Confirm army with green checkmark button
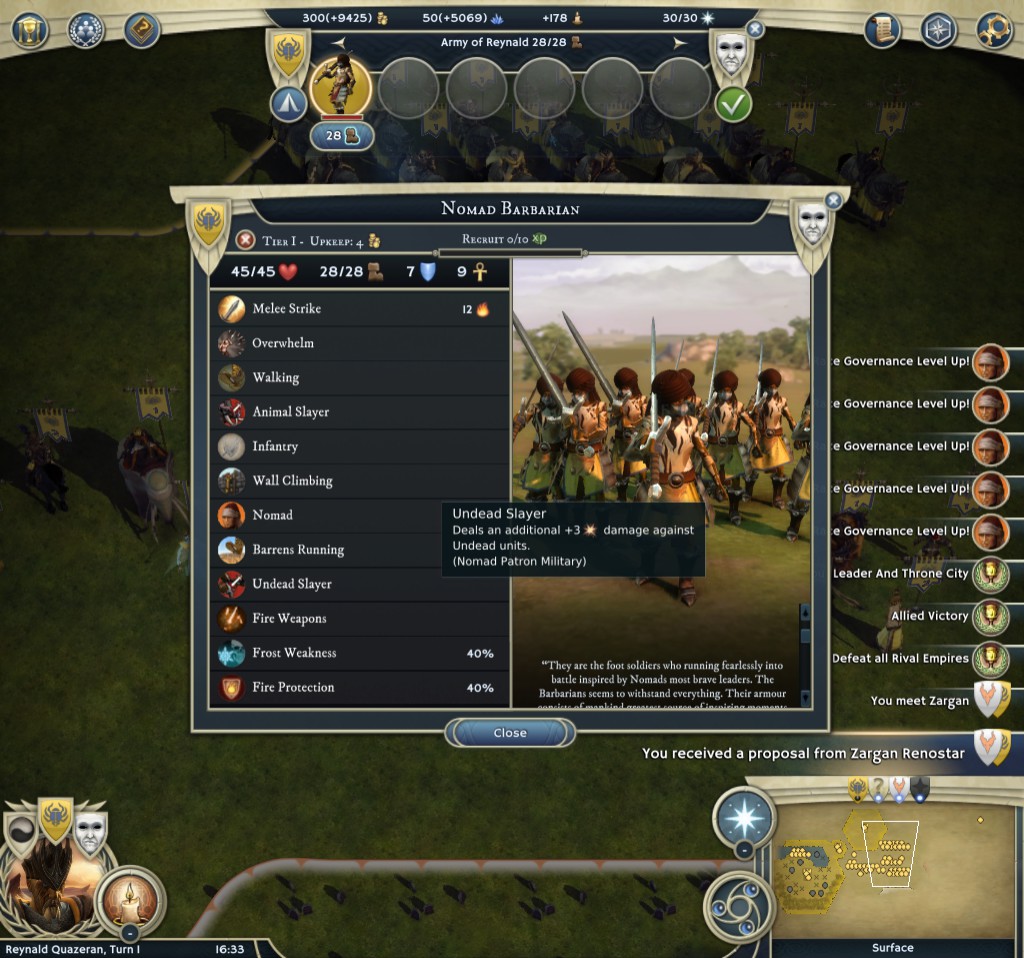This screenshot has width=1024, height=958. (x=733, y=103)
